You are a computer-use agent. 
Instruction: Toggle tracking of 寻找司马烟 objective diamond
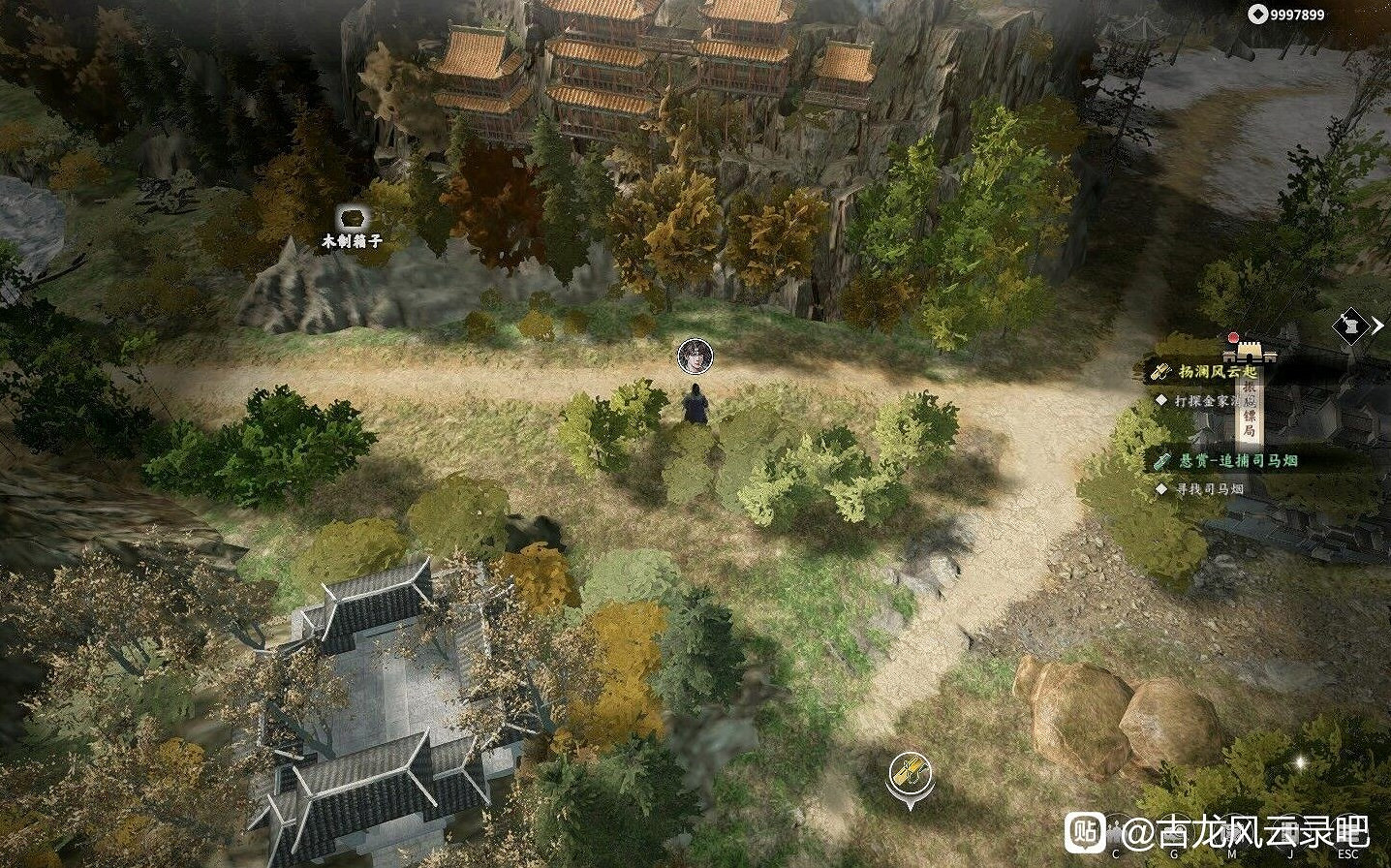(x=1161, y=486)
